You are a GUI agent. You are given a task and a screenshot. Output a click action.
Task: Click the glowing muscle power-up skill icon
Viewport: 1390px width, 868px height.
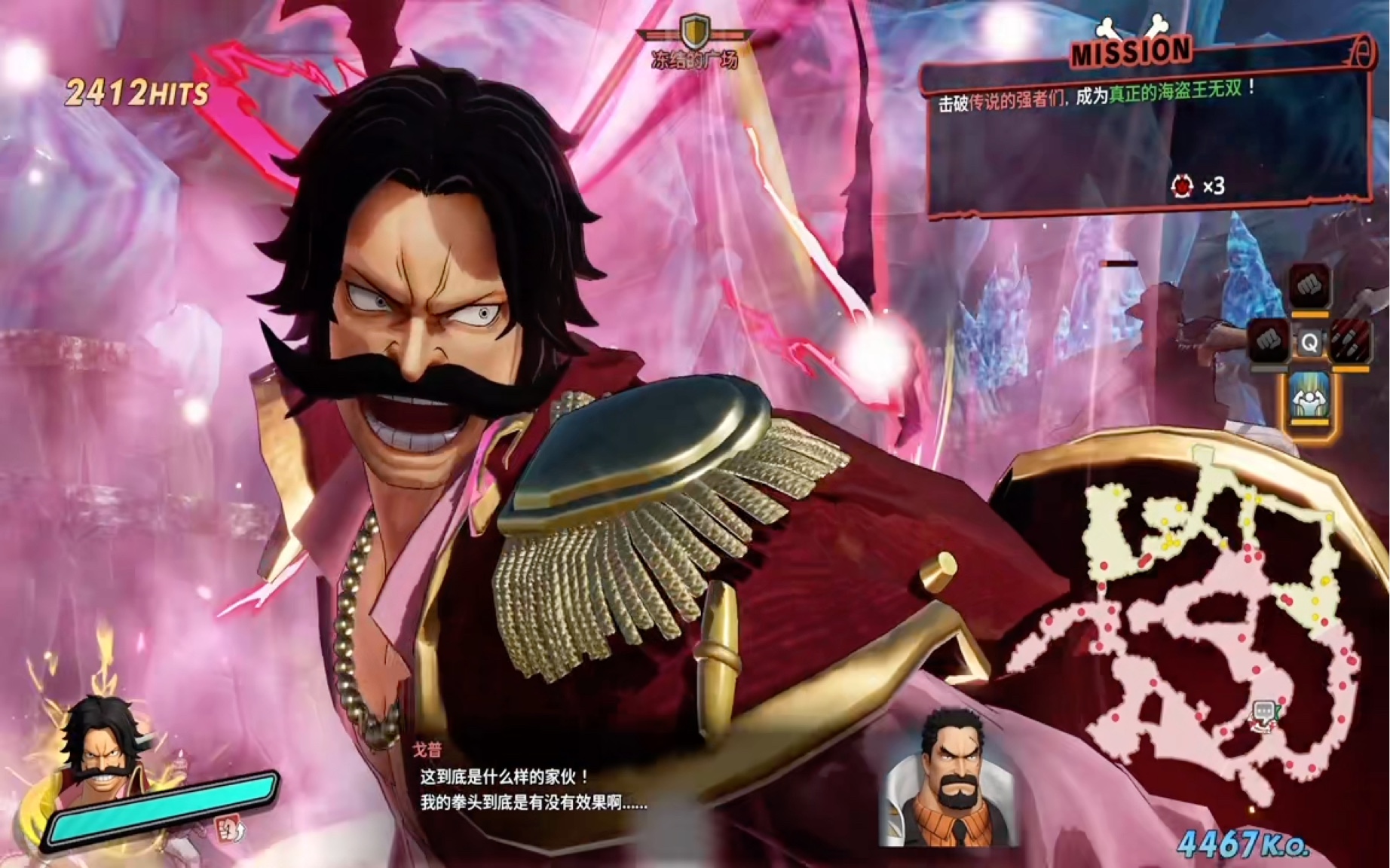point(1309,399)
